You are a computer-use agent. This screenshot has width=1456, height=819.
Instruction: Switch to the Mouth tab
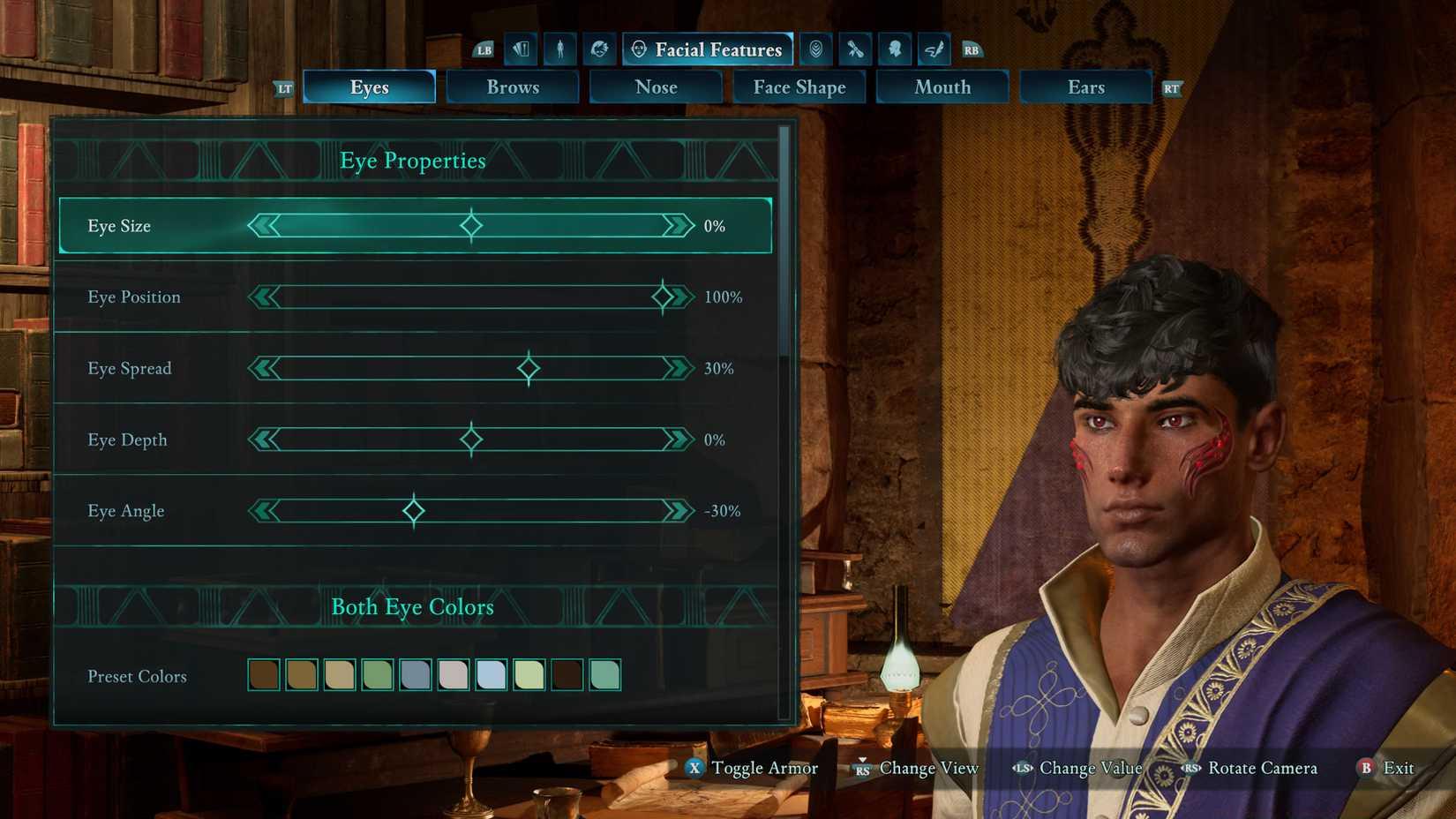[x=942, y=86]
